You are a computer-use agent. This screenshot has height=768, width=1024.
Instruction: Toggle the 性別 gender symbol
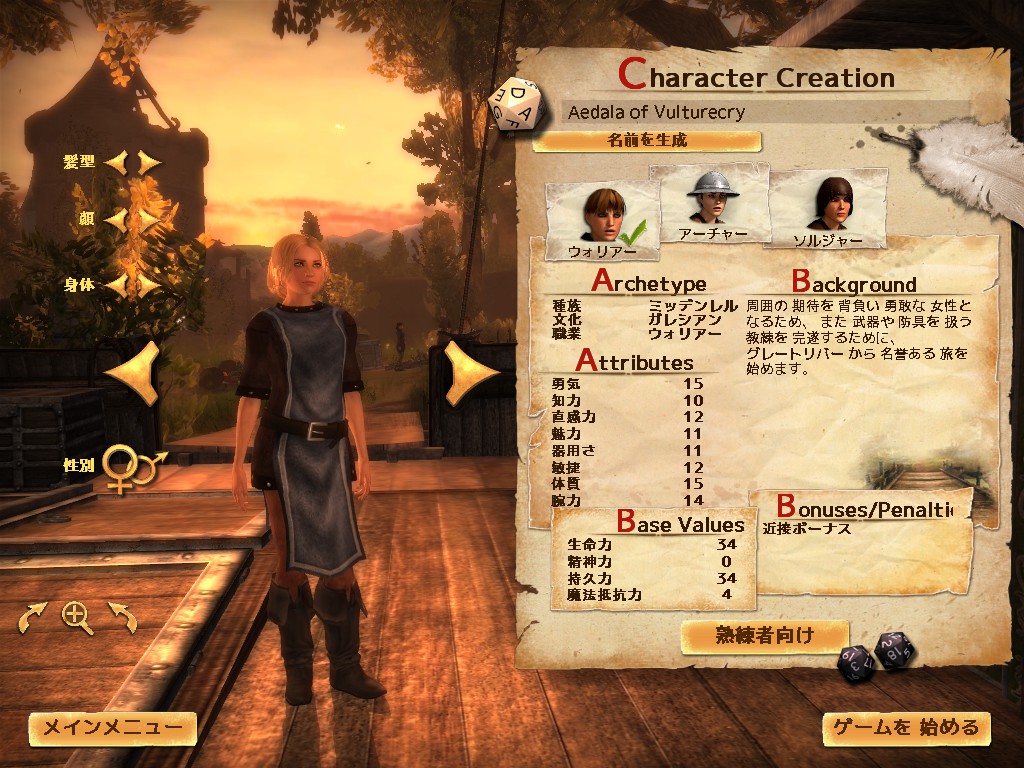135,467
